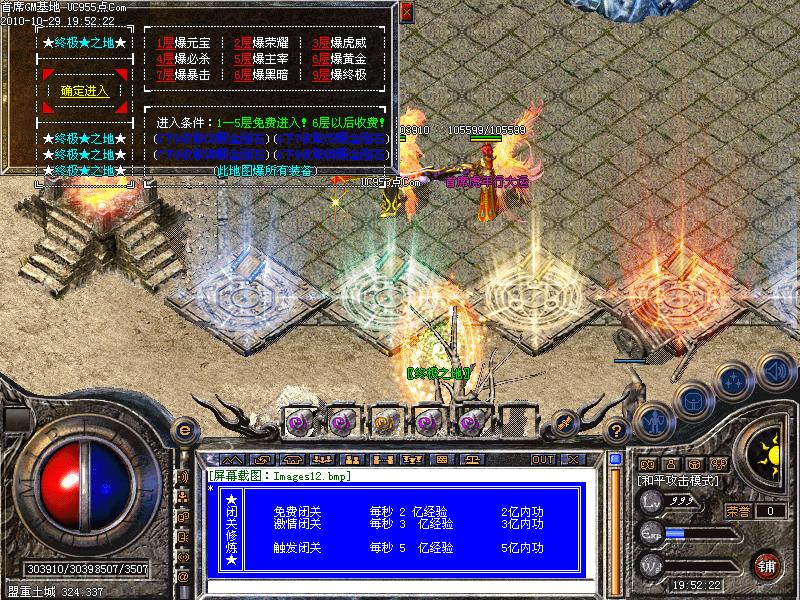Click the 确定进入 confirm entry link

85,91
